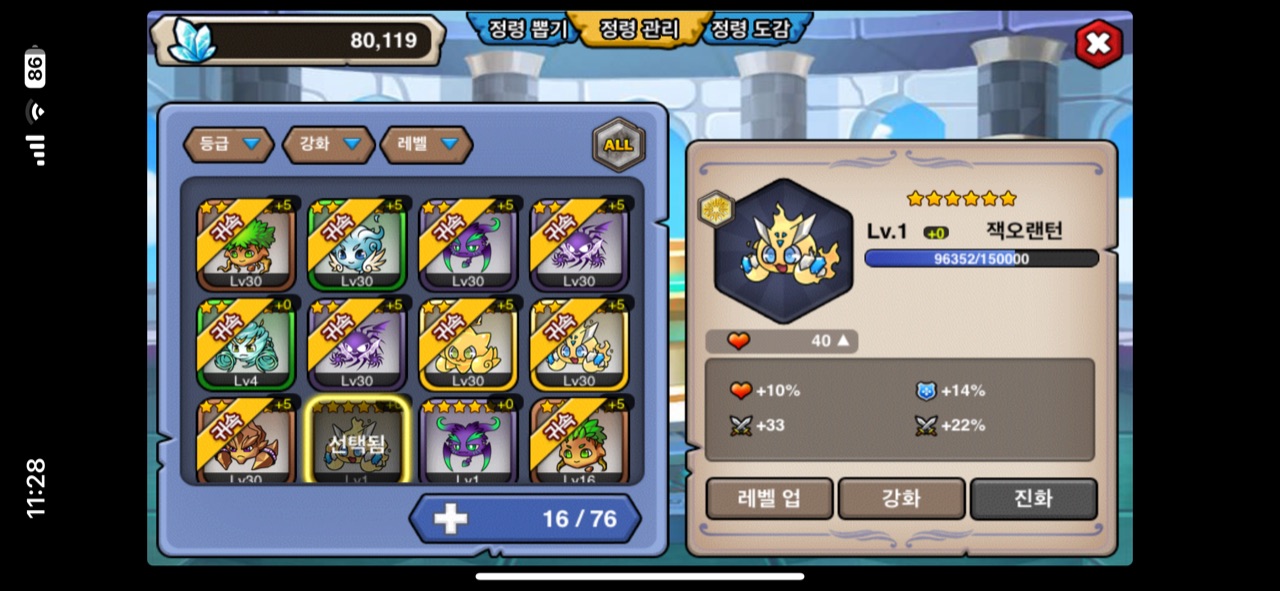Viewport: 1280px width, 591px height.
Task: Open the 등급 filter dropdown
Action: tap(228, 144)
